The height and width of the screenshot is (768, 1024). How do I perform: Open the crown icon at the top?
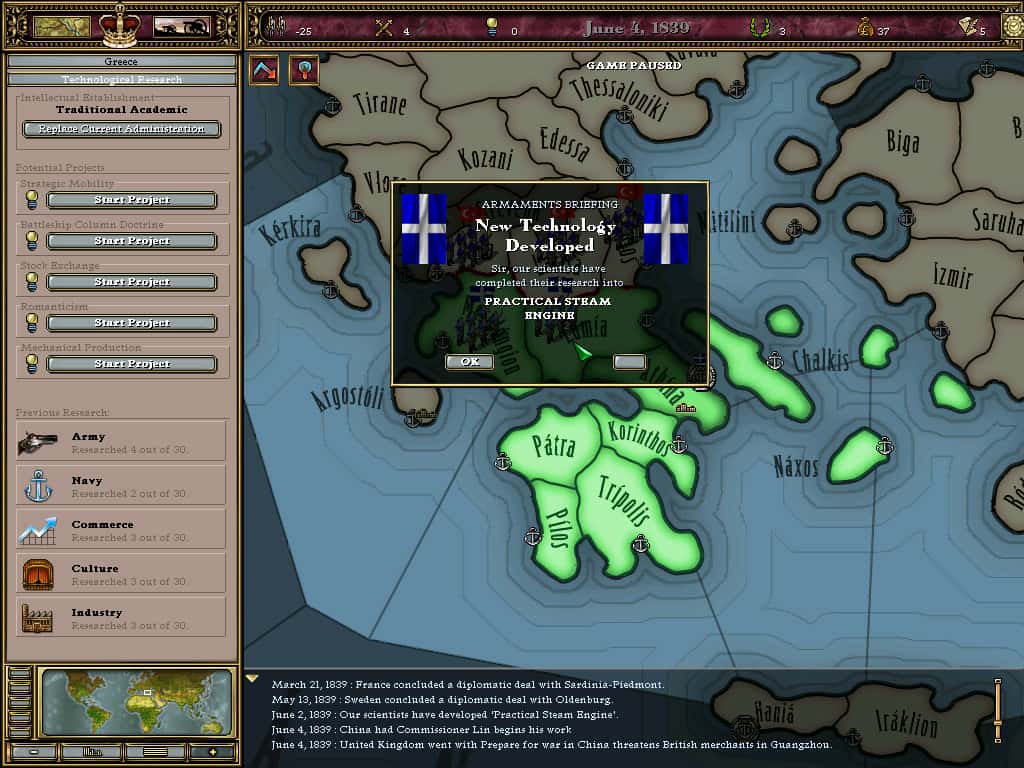click(x=120, y=25)
